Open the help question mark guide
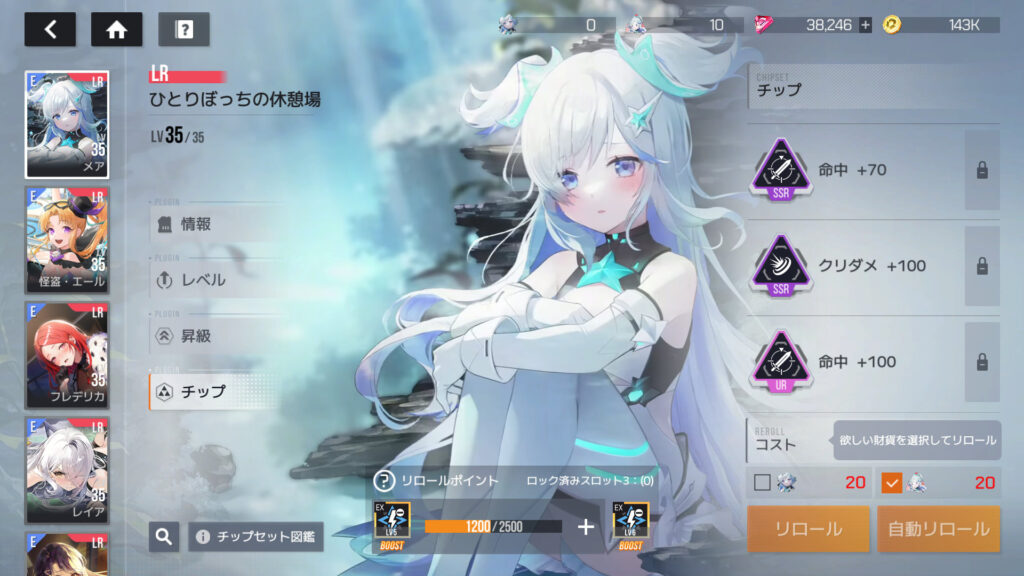The height and width of the screenshot is (576, 1024). (184, 29)
